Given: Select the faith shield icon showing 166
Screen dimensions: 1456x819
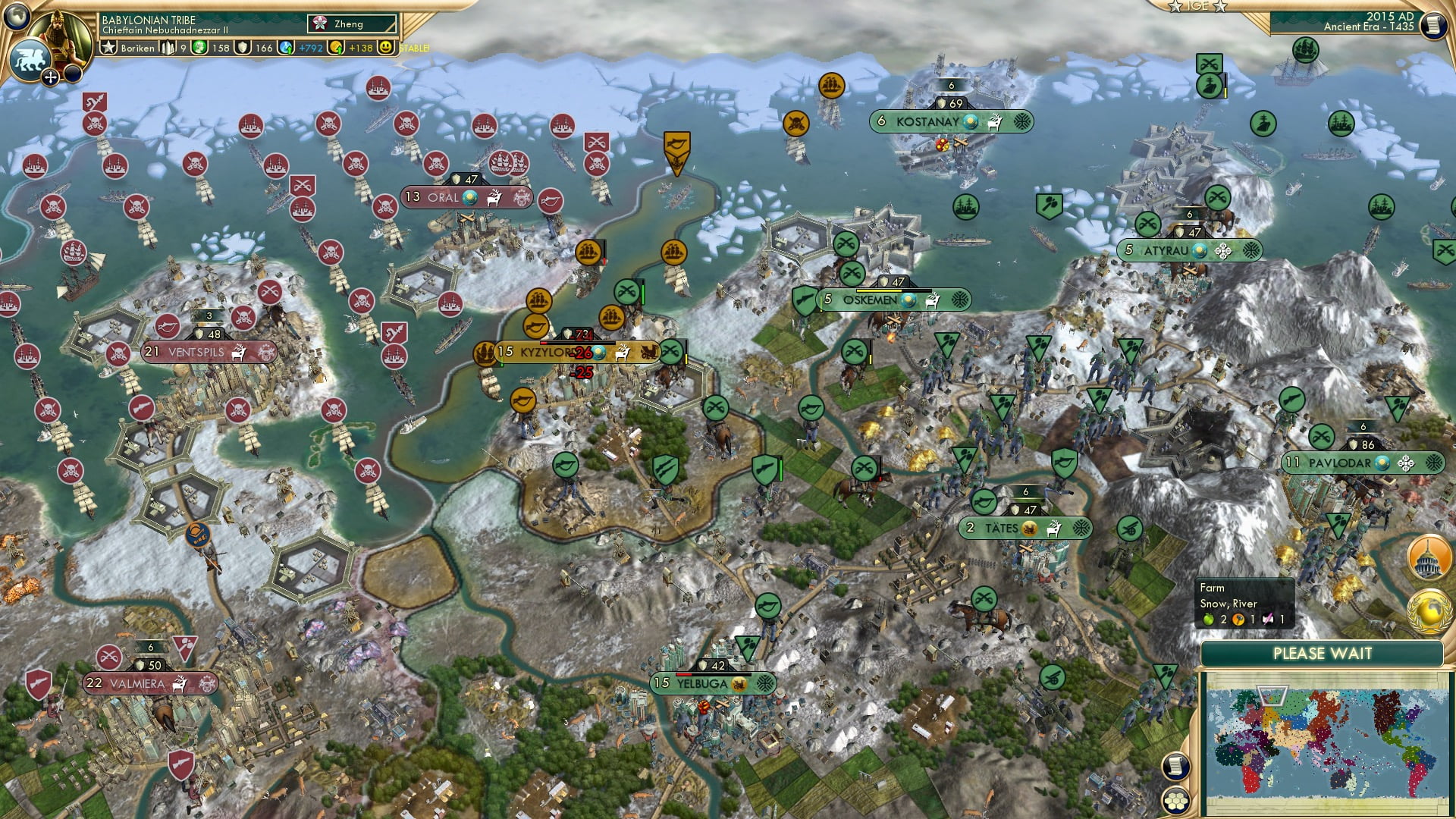Looking at the screenshot, I should (243, 45).
